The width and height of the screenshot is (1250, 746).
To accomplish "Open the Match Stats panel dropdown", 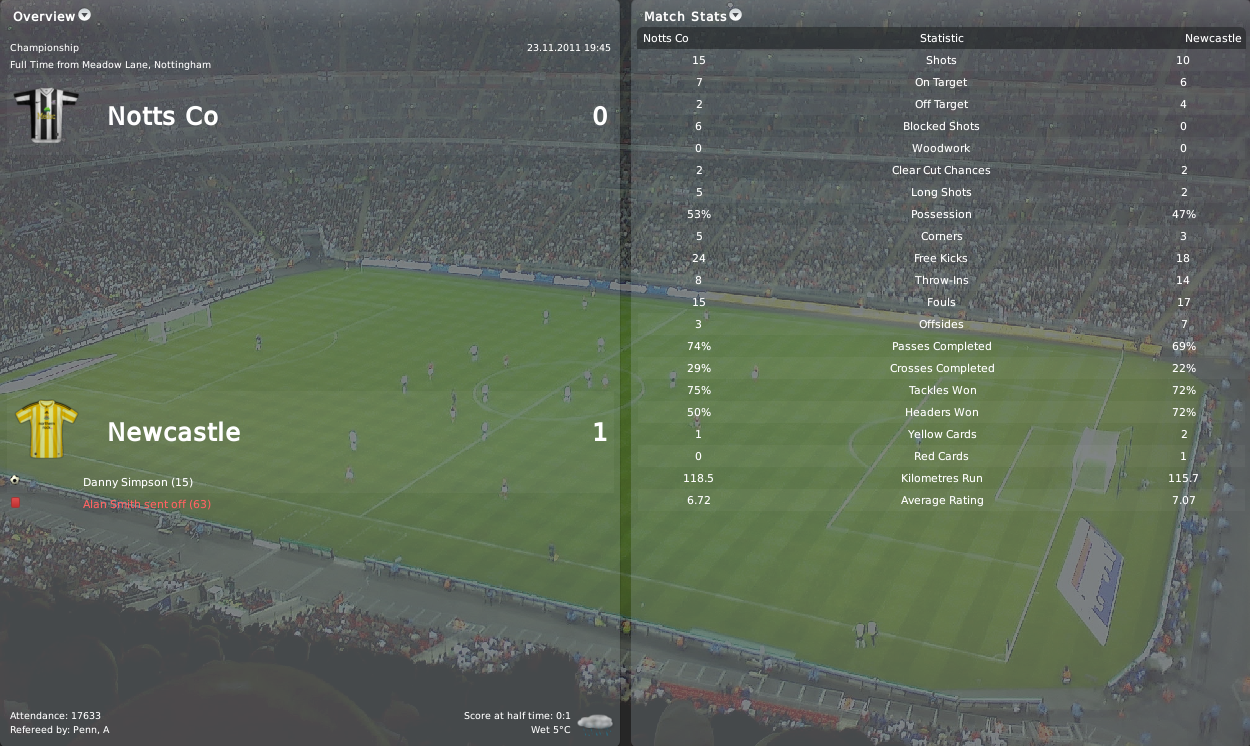I will (736, 15).
